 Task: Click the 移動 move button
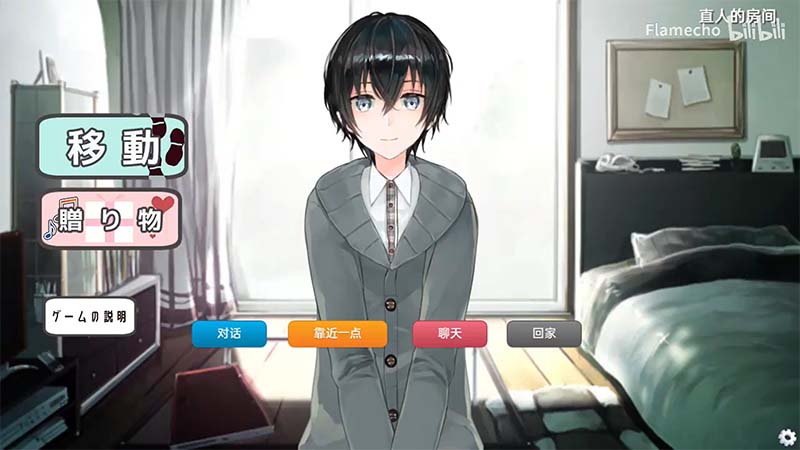(x=112, y=146)
